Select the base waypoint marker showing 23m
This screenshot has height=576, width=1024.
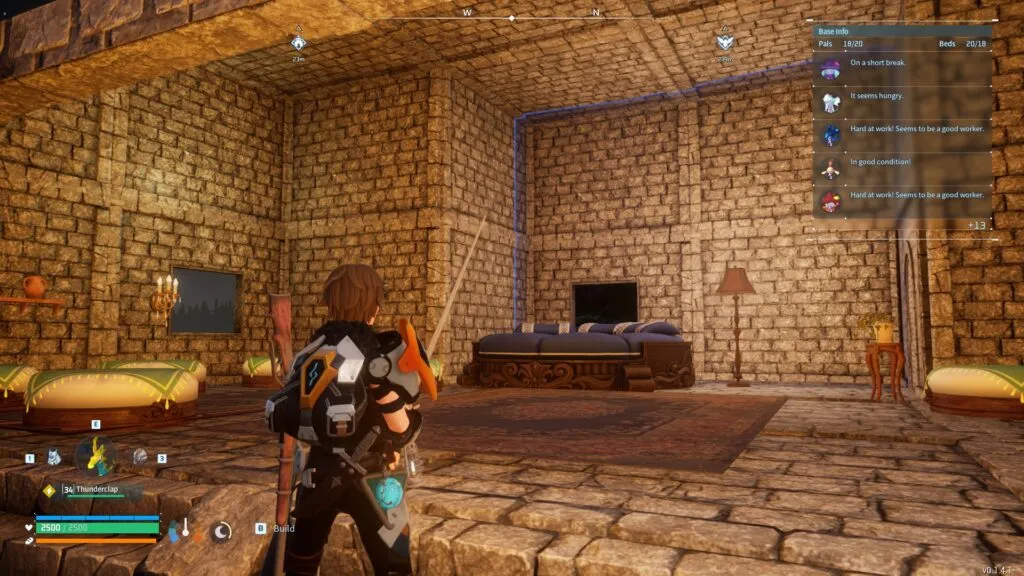[x=298, y=43]
